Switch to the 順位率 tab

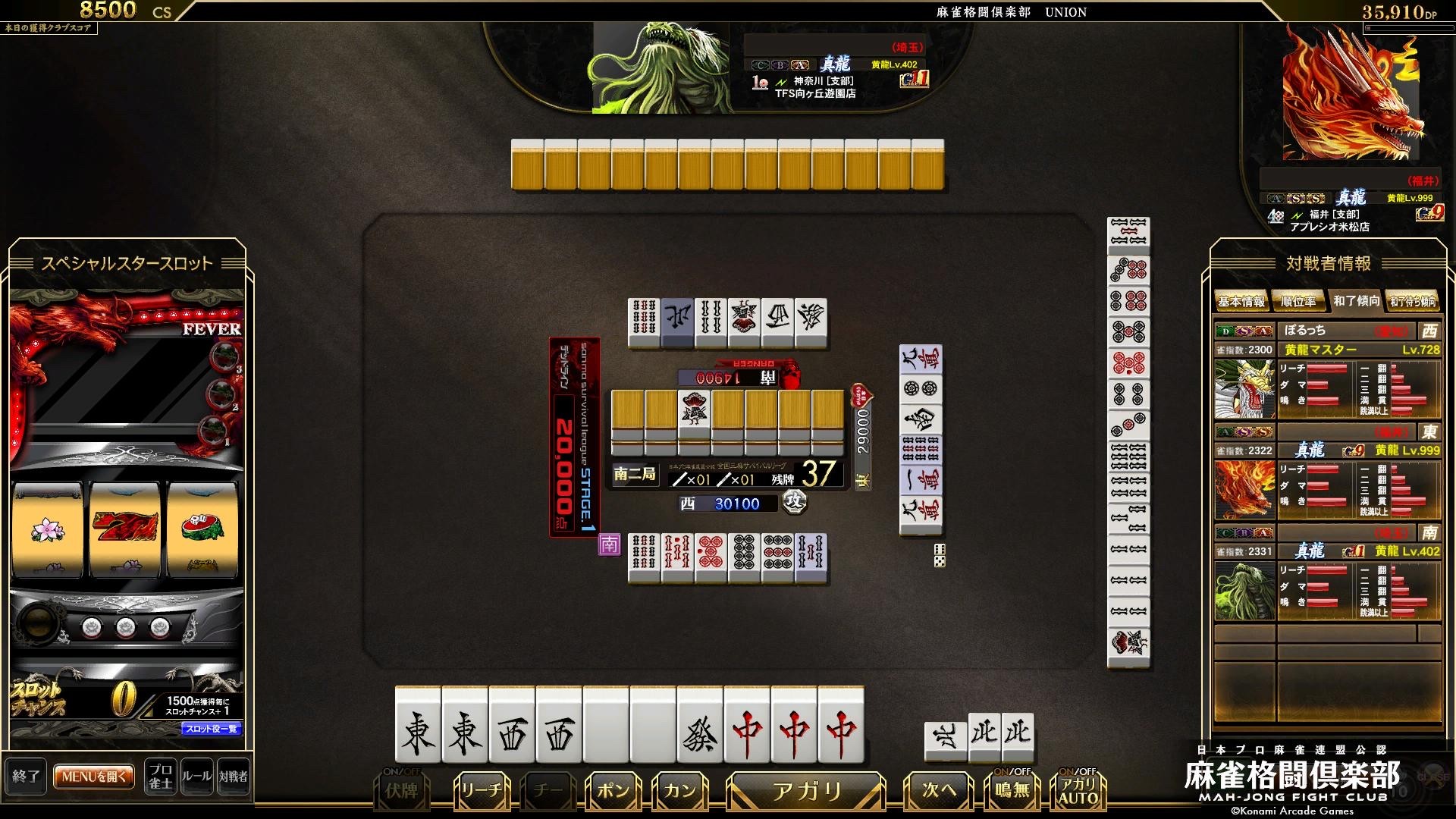coord(1298,301)
